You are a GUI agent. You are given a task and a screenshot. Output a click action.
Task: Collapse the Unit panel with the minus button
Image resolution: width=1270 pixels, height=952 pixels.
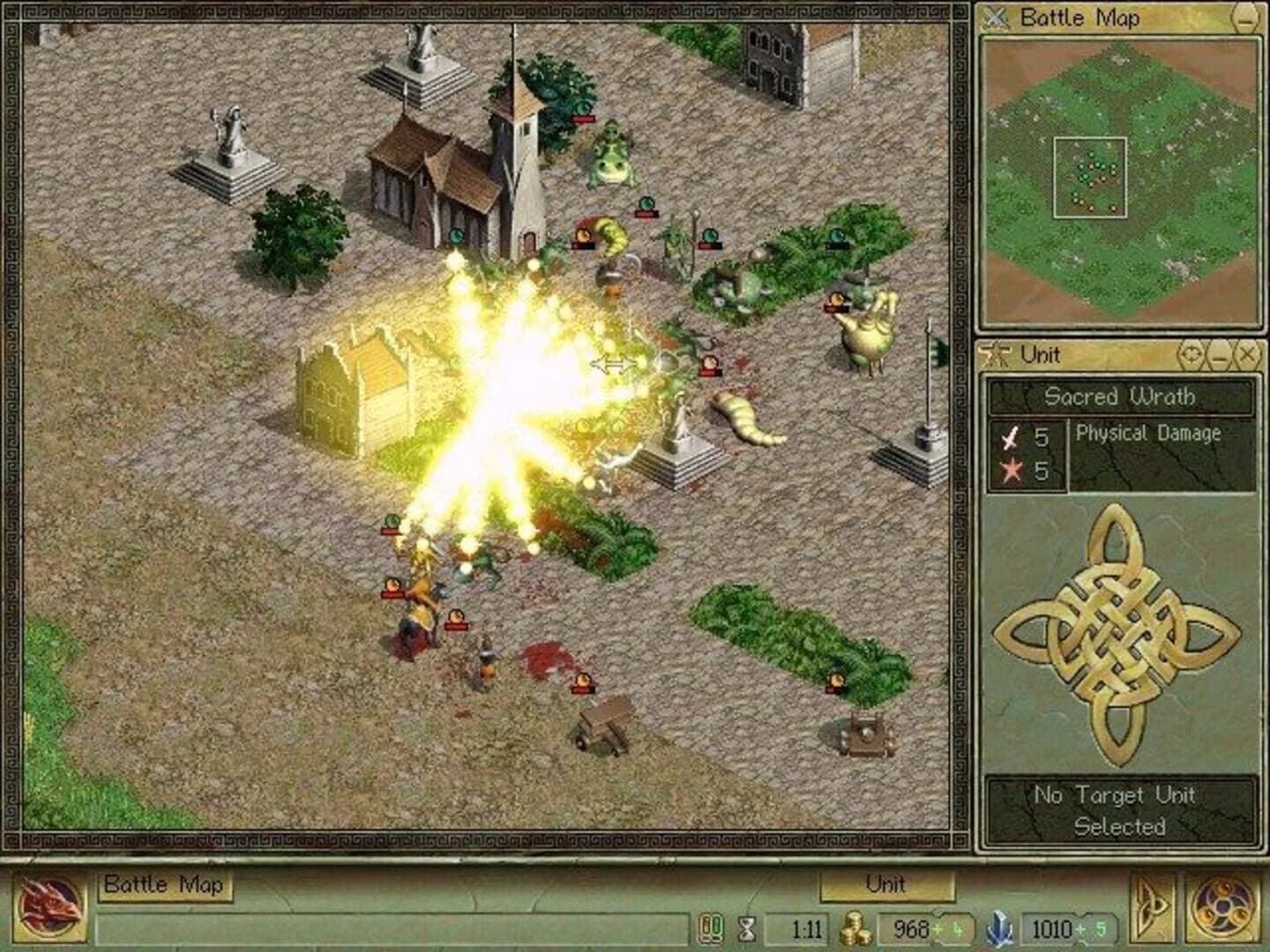pyautogui.click(x=1221, y=355)
